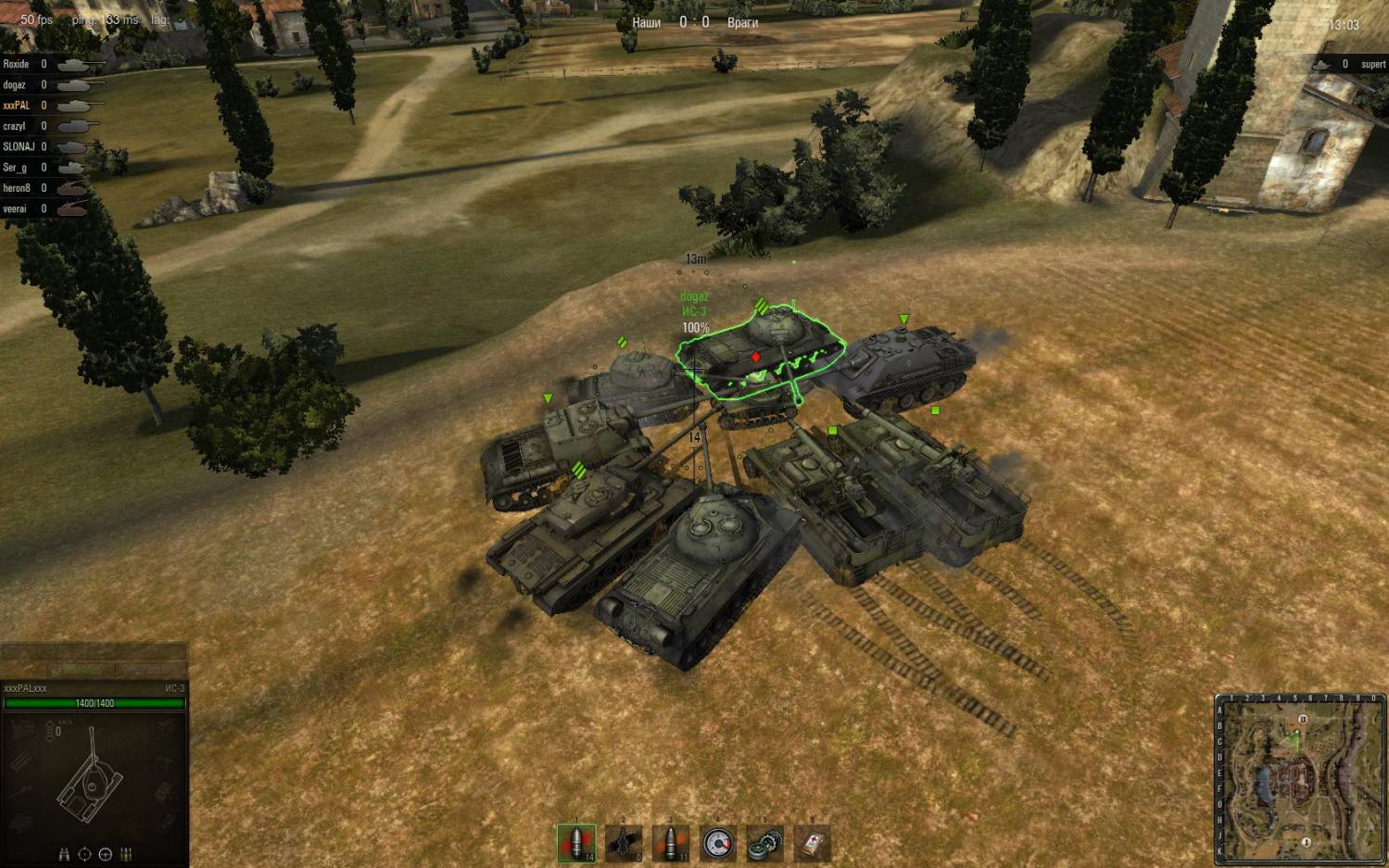Click the crosshair gunner icon
This screenshot has width=1389, height=868.
[x=85, y=854]
